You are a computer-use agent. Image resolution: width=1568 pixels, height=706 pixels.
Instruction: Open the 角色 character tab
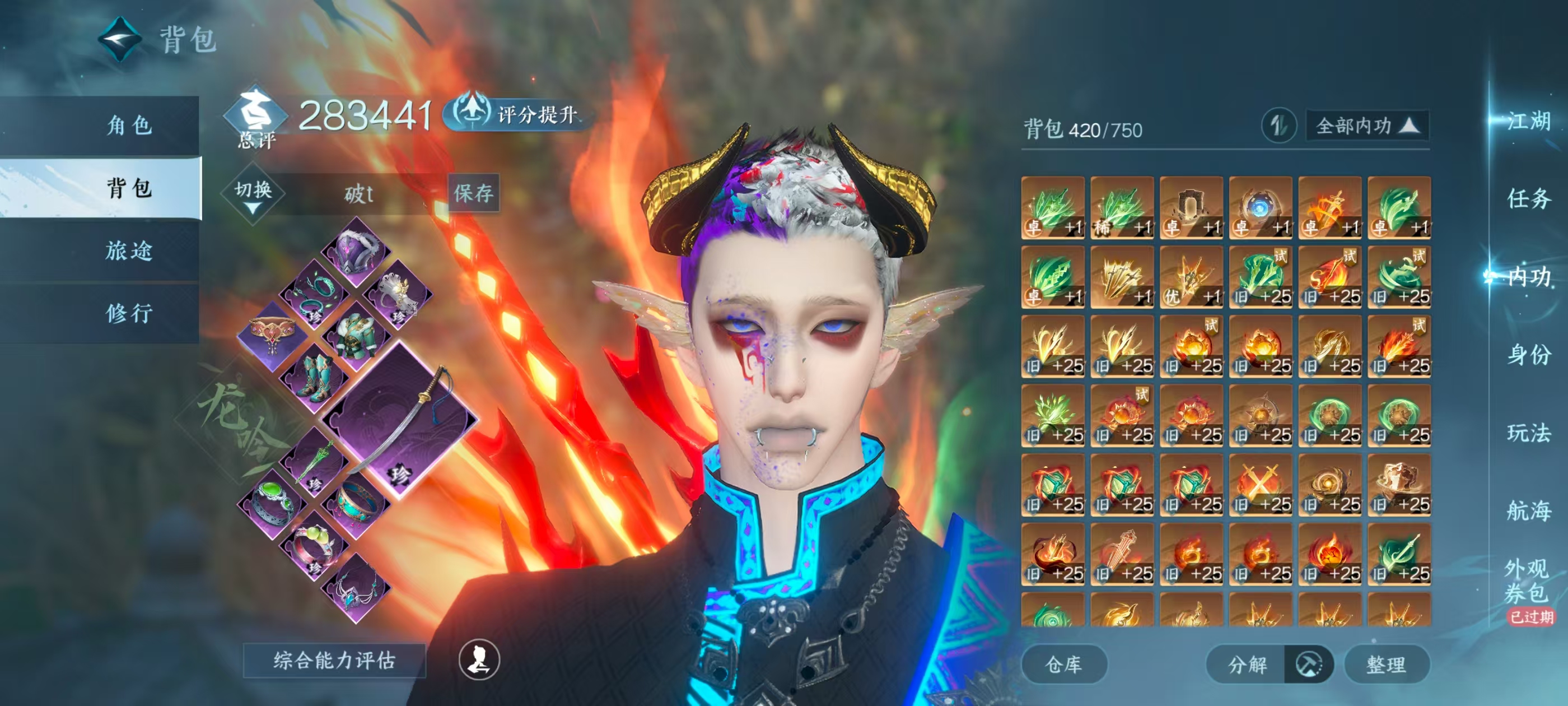tap(129, 126)
